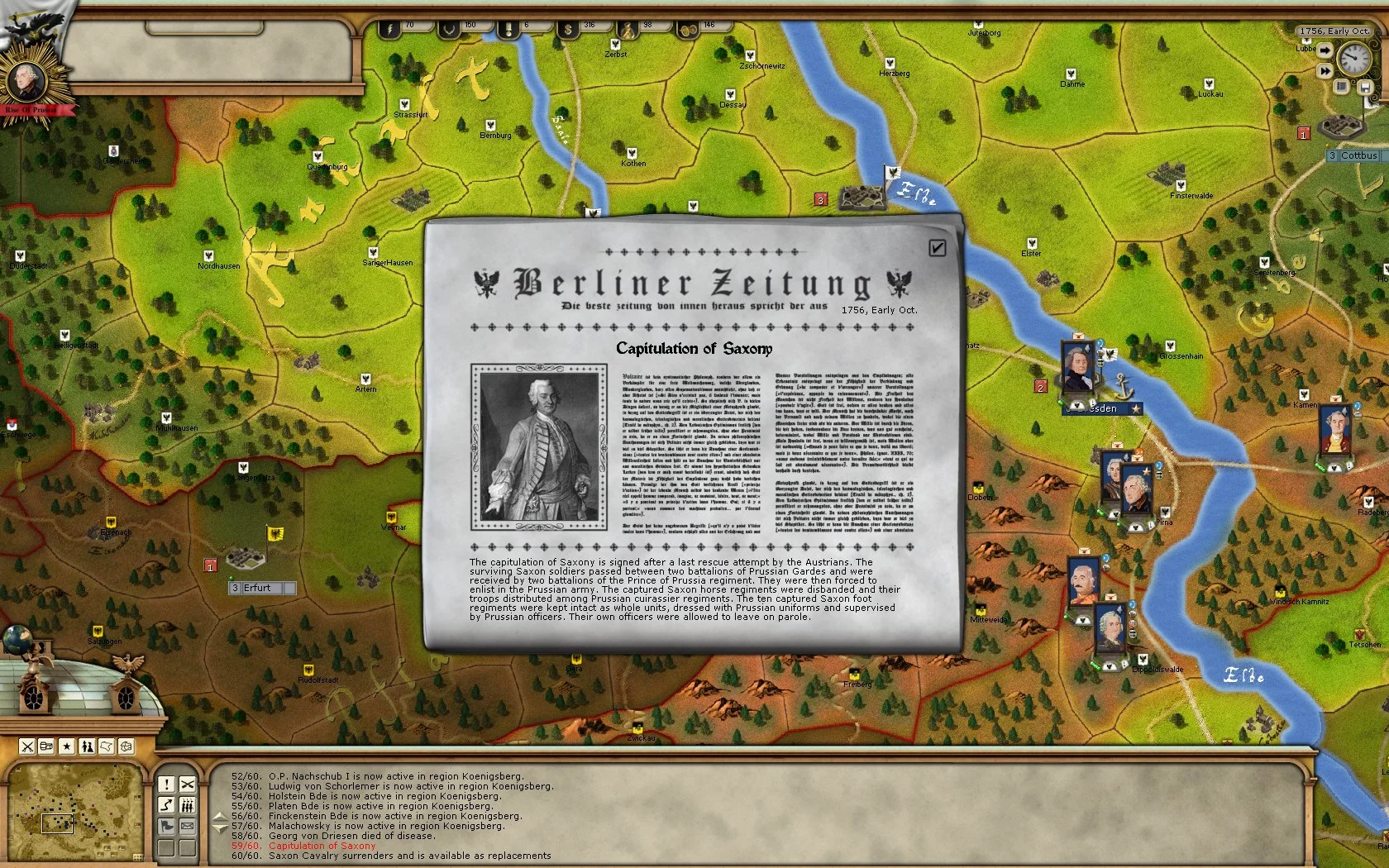Toggle the flag message filter
The image size is (1389, 868).
pyautogui.click(x=167, y=827)
